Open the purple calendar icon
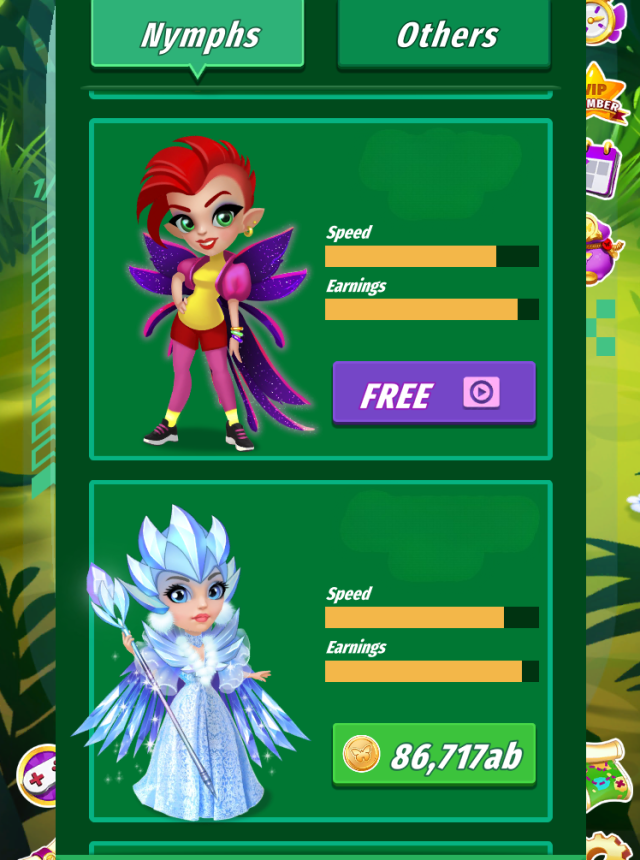 pos(604,168)
